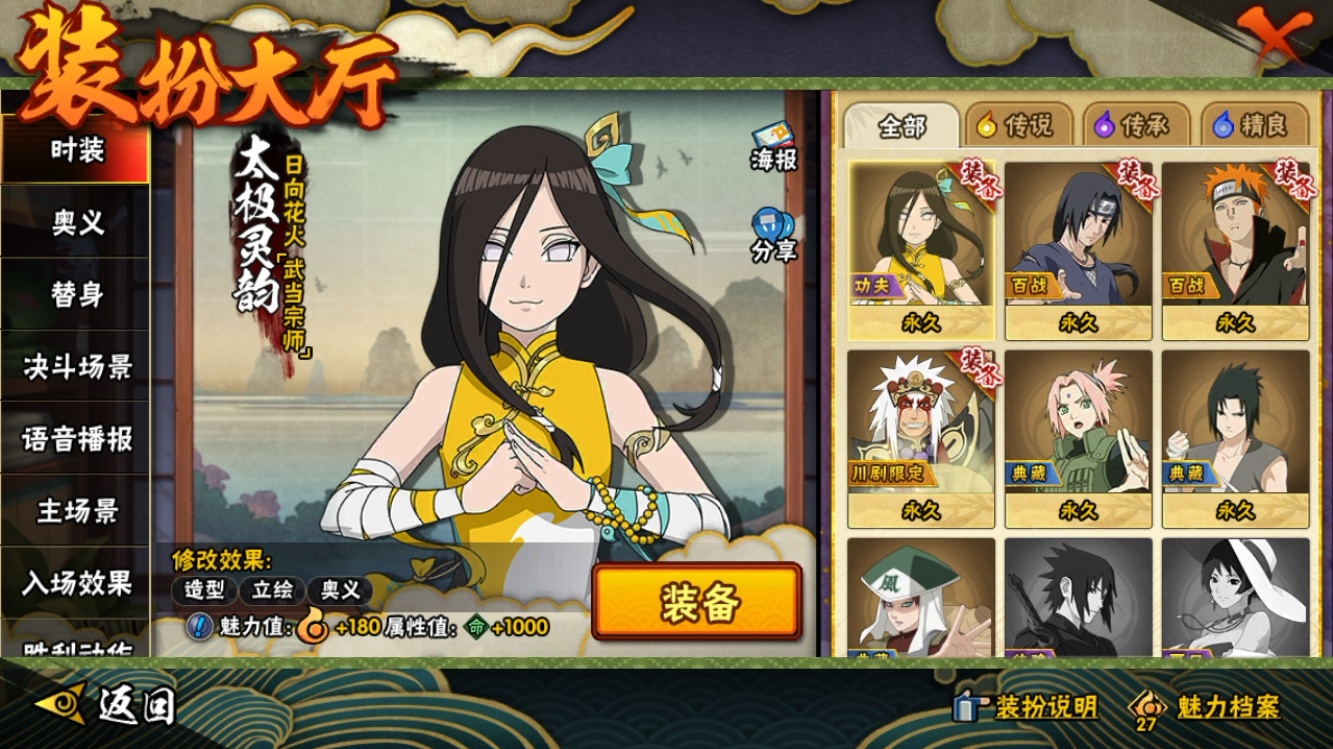Open the 奥义 category
The image size is (1333, 749).
tap(76, 223)
